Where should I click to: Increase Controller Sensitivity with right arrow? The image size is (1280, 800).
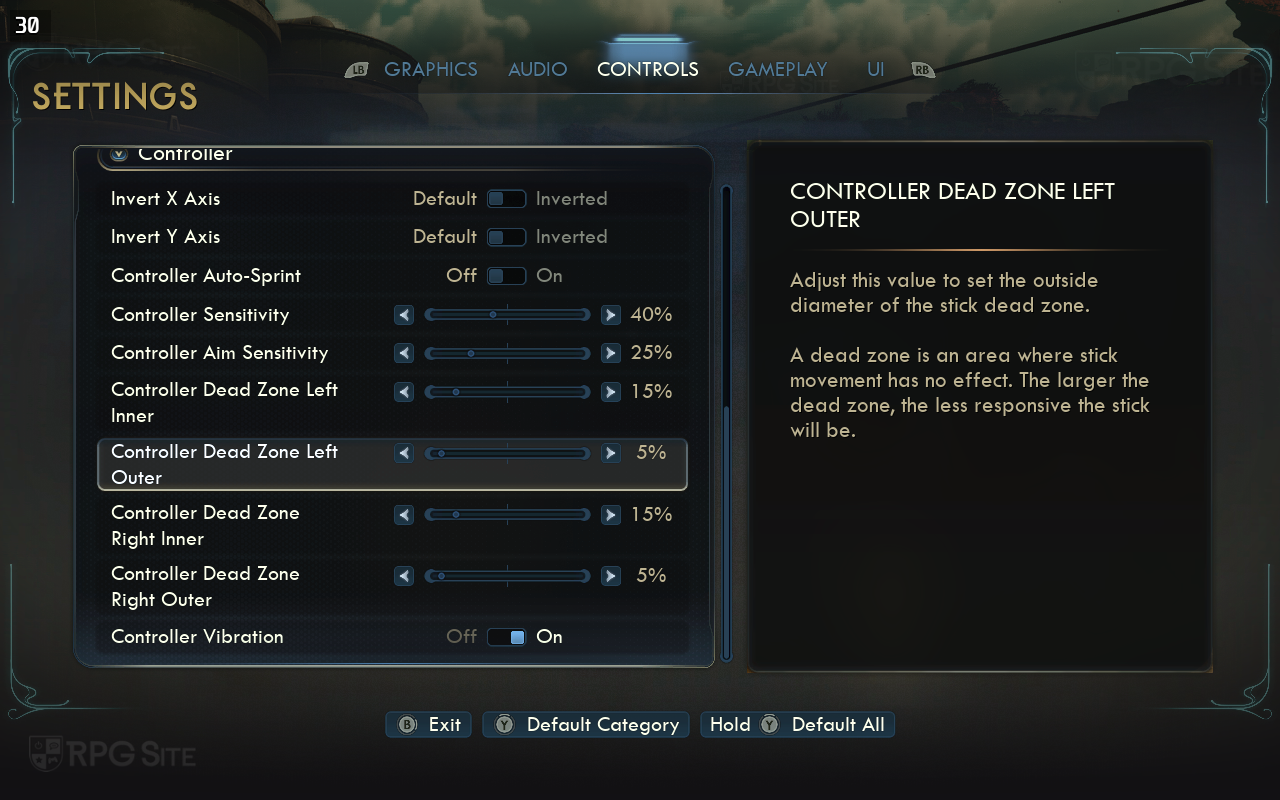pyautogui.click(x=610, y=315)
